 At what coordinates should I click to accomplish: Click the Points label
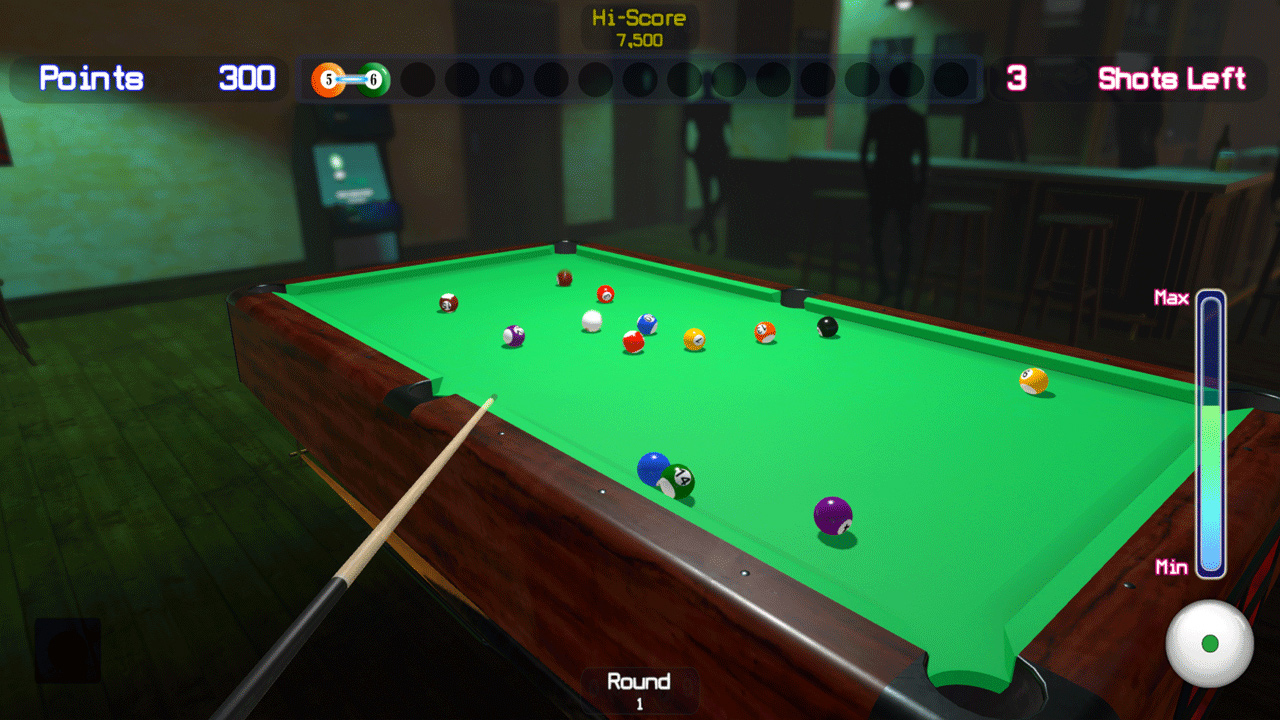point(92,79)
